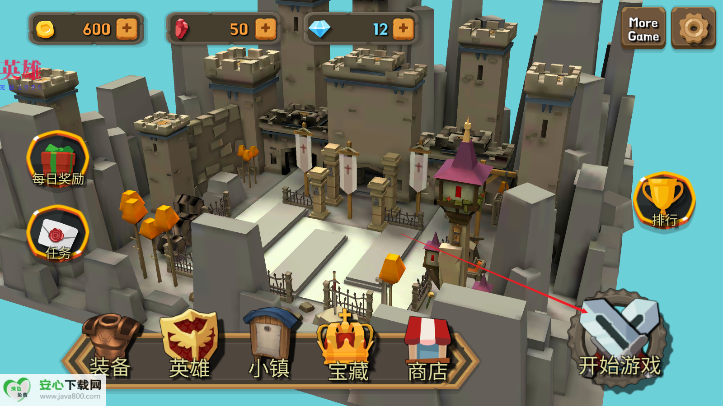Image resolution: width=723 pixels, height=406 pixels.
Task: Open the Equipment menu (装备)
Action: [110, 347]
